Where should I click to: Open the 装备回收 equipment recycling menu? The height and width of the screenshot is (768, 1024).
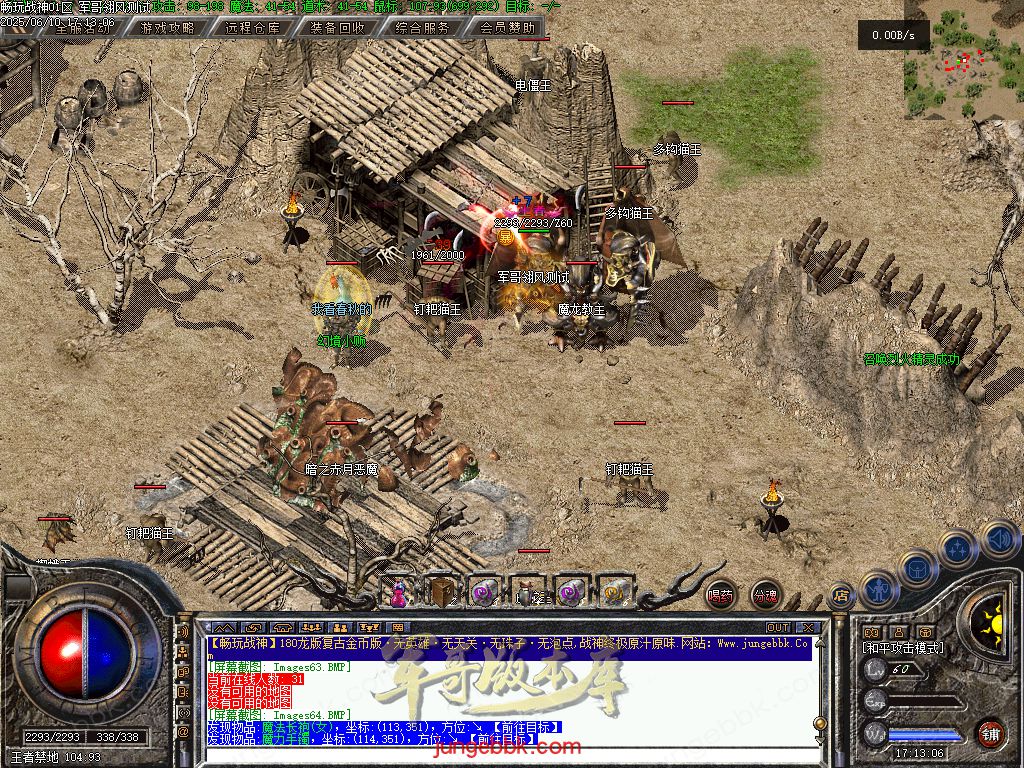pos(338,28)
